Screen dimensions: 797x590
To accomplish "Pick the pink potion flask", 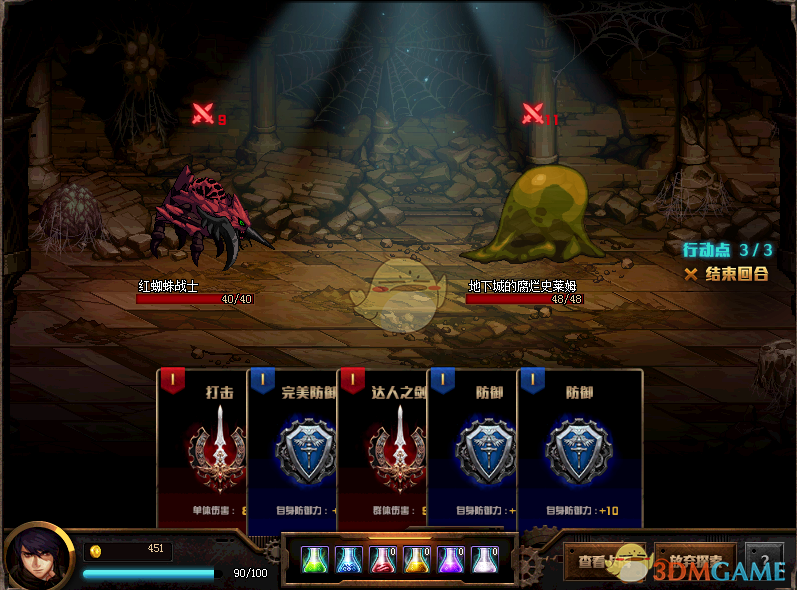I will tap(485, 560).
